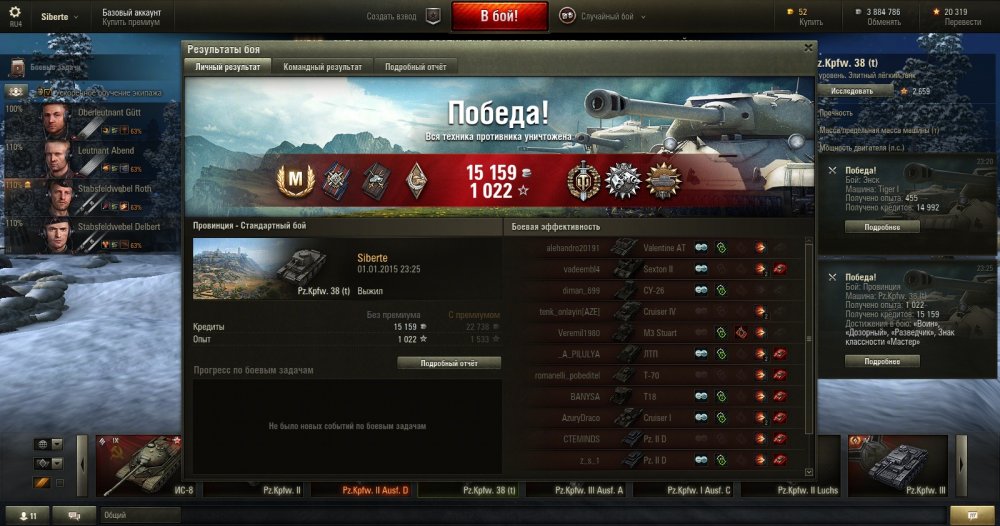Click the Подробный отчёт button under experience
Viewport: 1000px width, 526px height.
[449, 363]
